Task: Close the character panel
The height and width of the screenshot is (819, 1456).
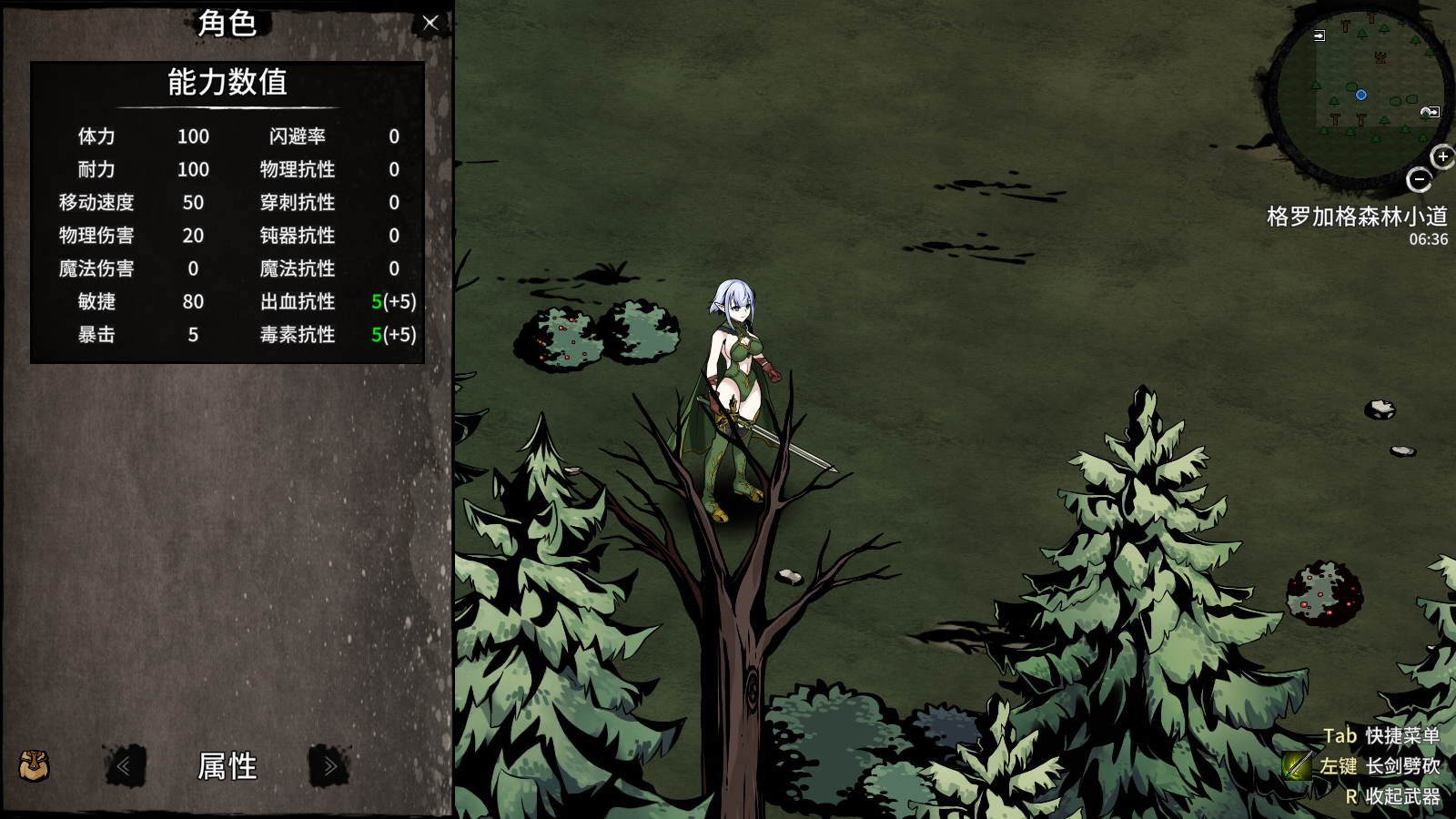Action: (x=430, y=23)
